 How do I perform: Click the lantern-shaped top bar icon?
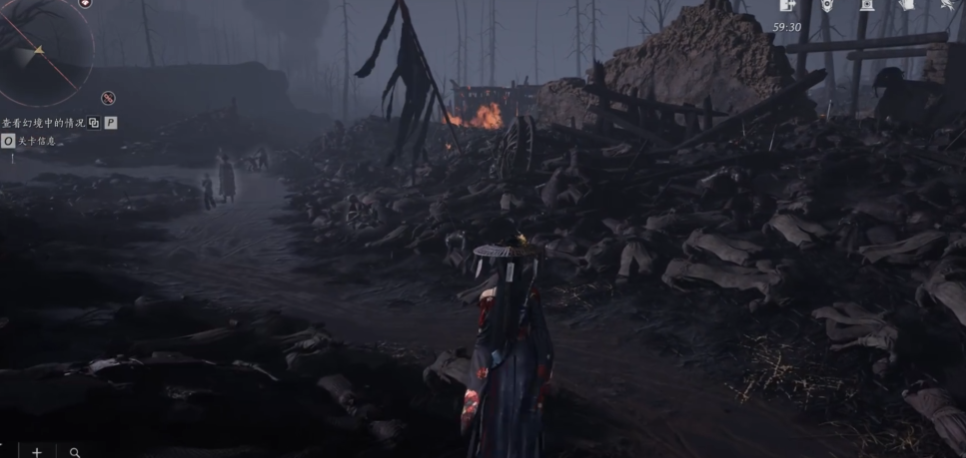pyautogui.click(x=866, y=6)
